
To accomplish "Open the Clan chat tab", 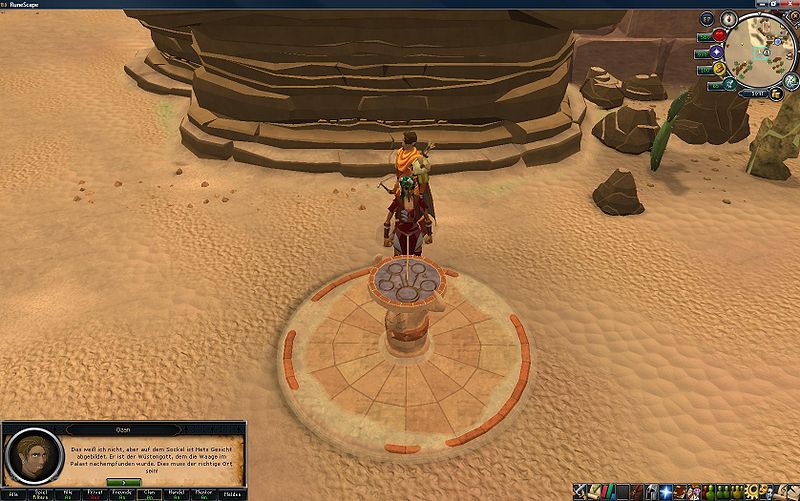I will point(149,492).
